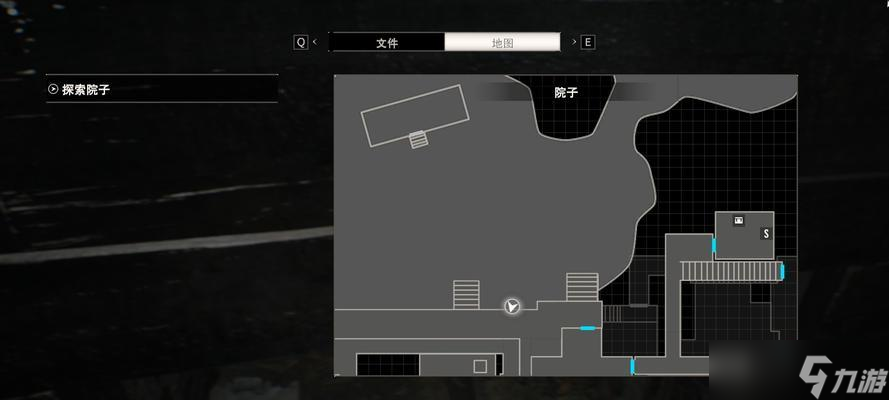
Task: Click the 院子 area label on the map
Action: click(x=566, y=93)
